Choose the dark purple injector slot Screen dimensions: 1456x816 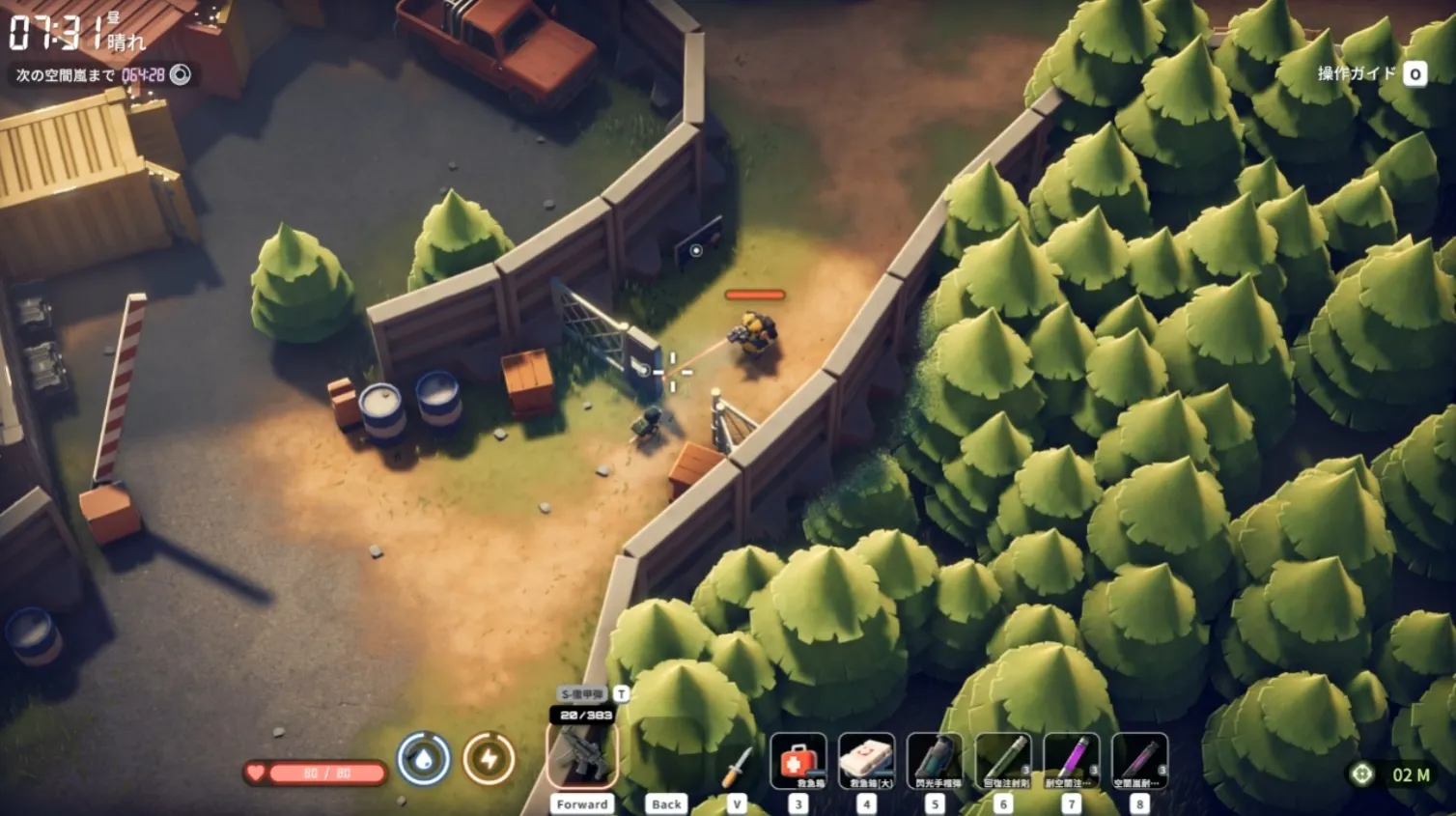tap(1140, 761)
